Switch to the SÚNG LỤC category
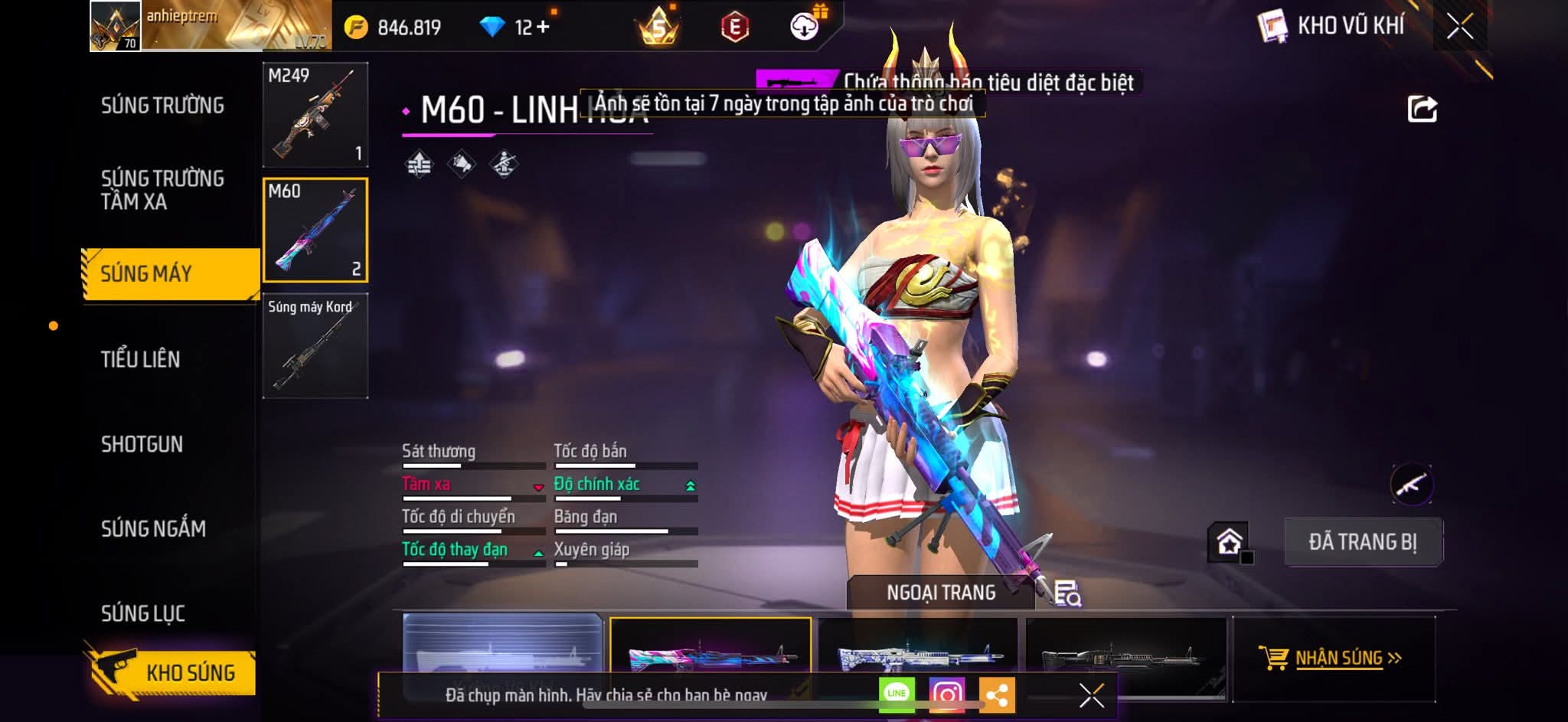 click(x=143, y=613)
